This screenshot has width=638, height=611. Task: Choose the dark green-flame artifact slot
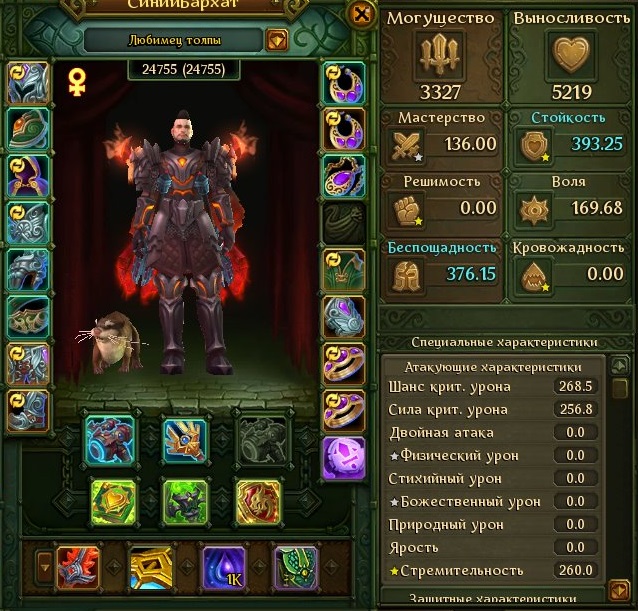[x=185, y=501]
